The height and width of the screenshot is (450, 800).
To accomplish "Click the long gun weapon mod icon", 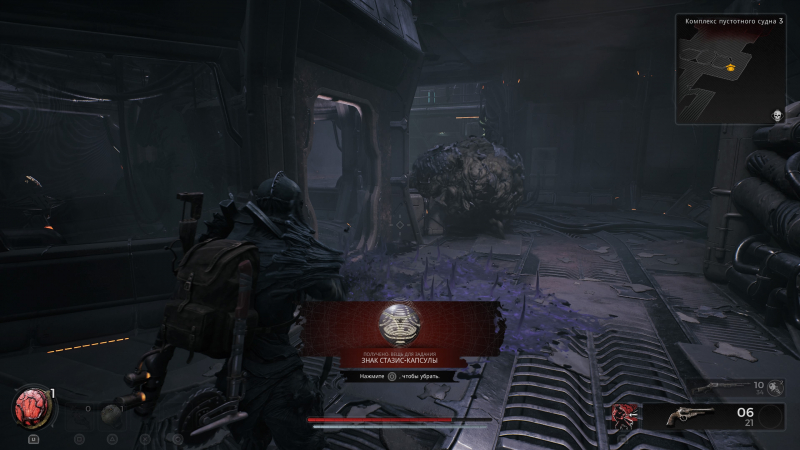I will pyautogui.click(x=773, y=386).
